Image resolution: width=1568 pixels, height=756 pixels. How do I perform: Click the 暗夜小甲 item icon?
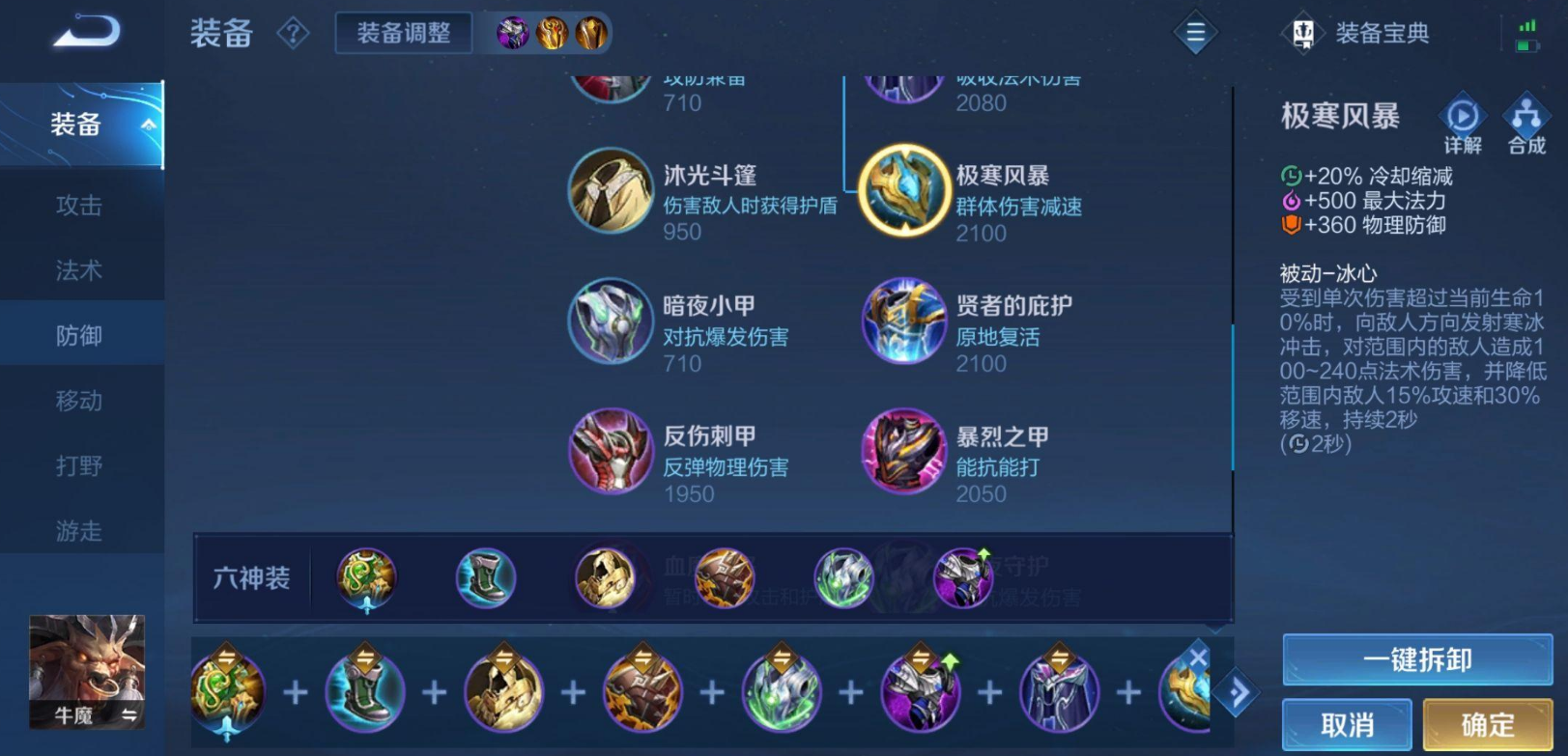point(611,322)
